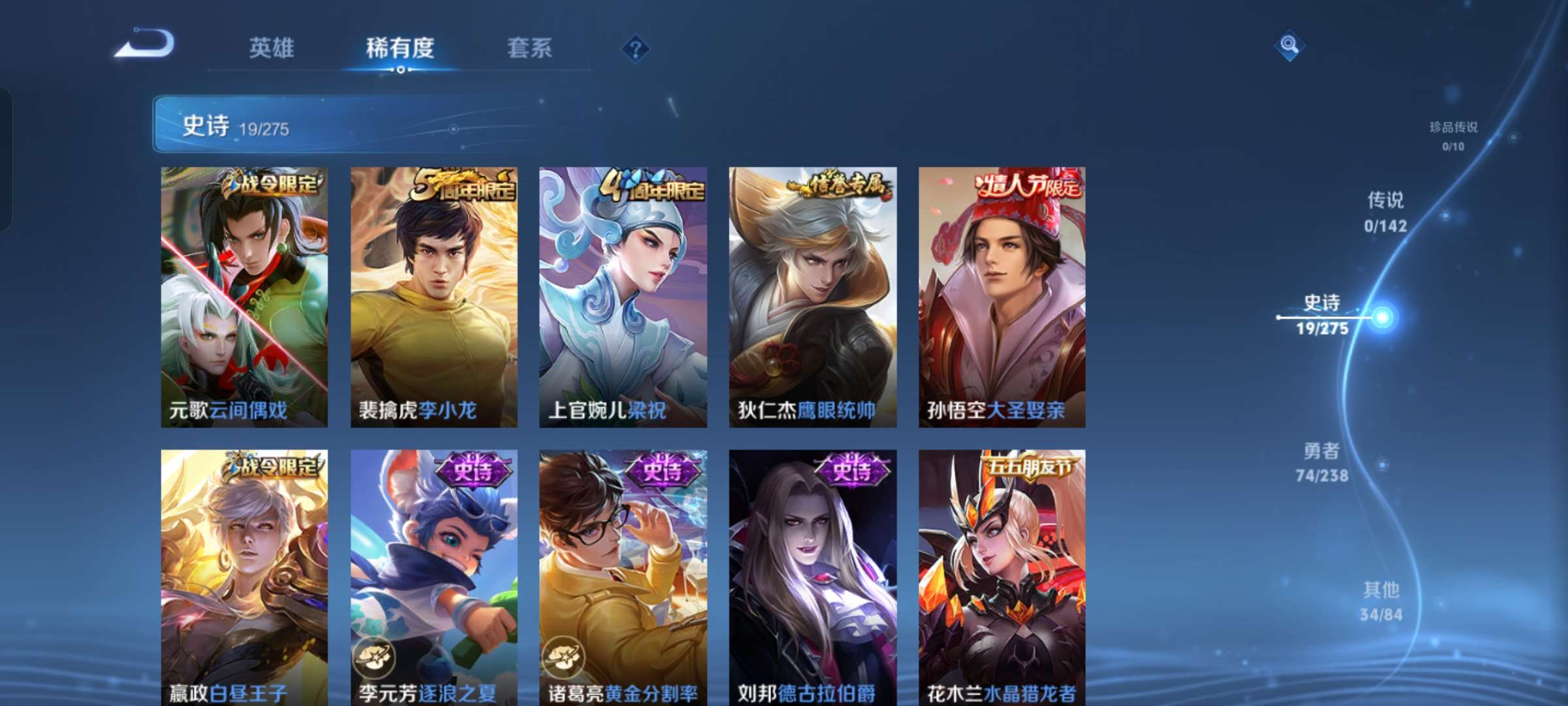
Task: Click the question mark help icon
Action: tap(635, 49)
